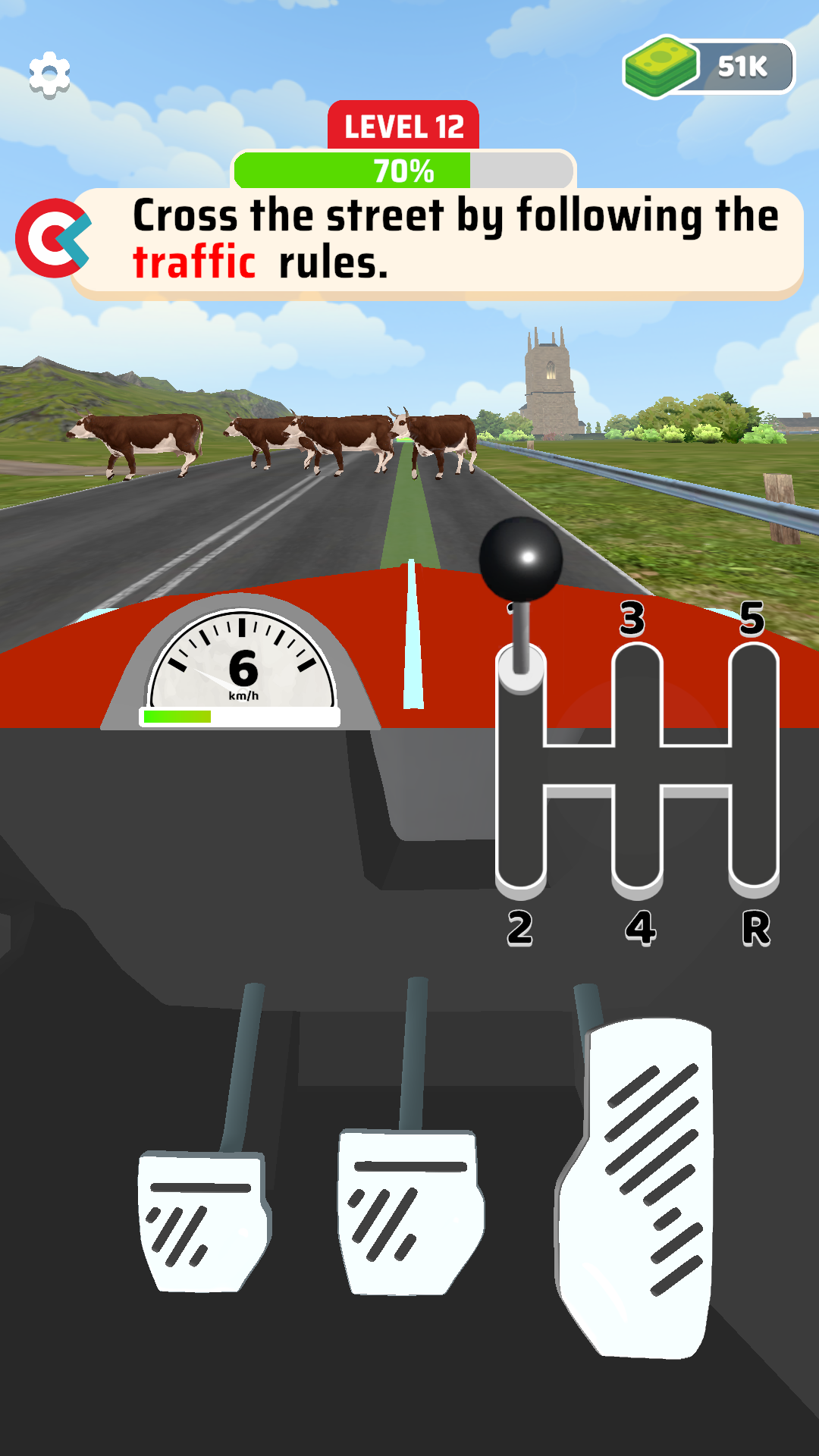Screen dimensions: 819x1456
Task: Grab the black gear shift knob
Action: [521, 559]
